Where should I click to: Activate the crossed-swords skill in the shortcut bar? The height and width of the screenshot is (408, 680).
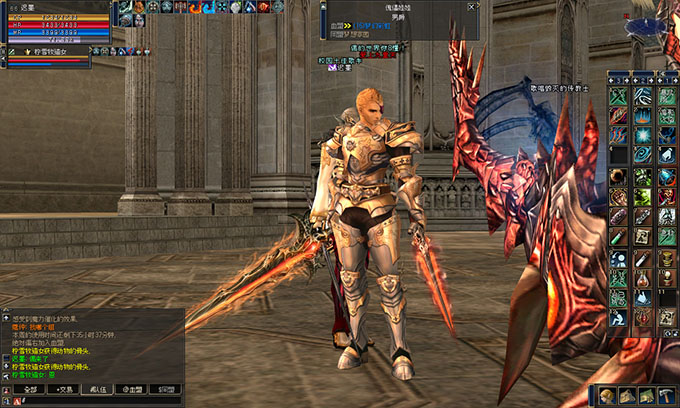point(619,97)
